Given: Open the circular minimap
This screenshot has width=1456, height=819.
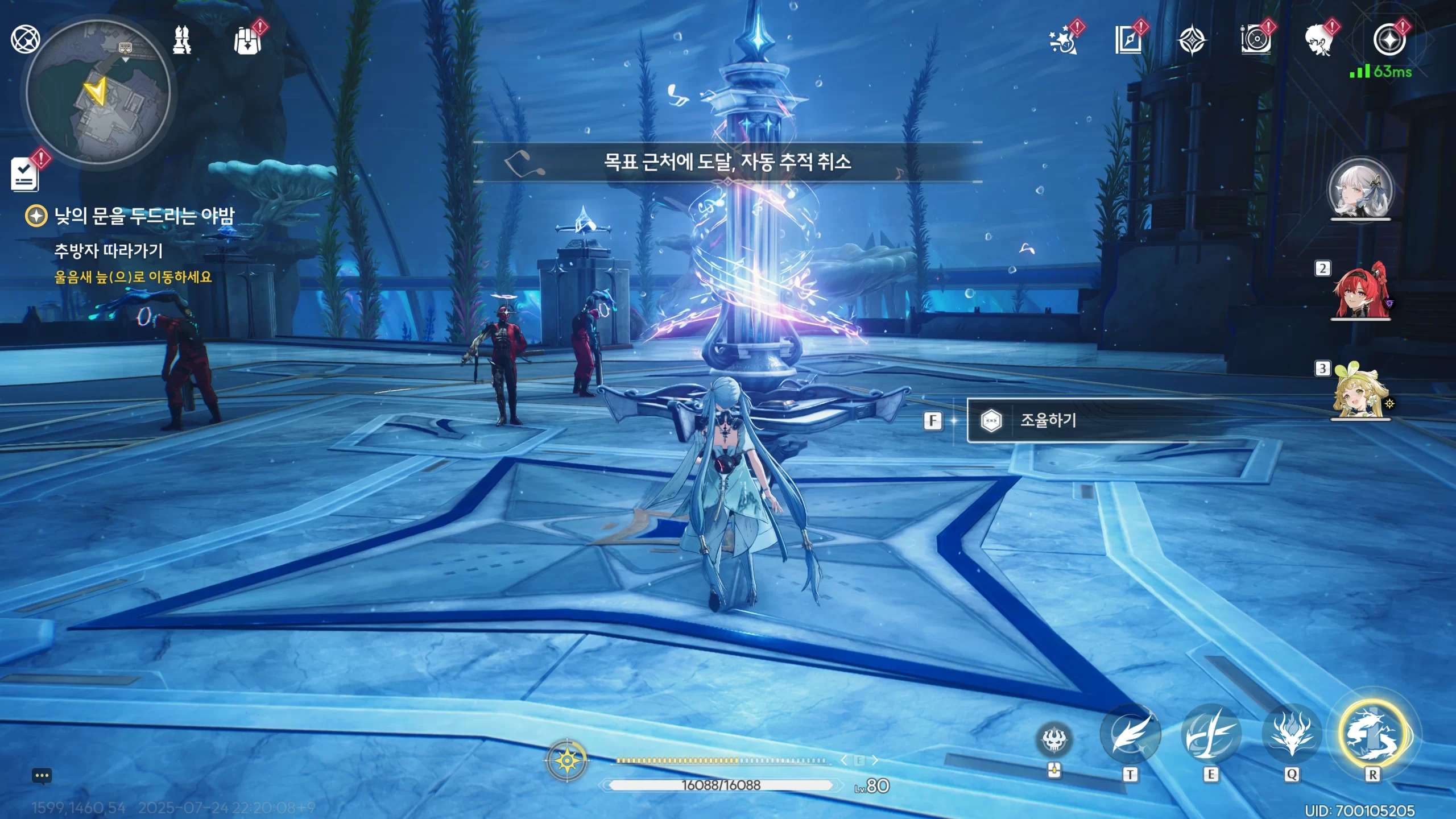Looking at the screenshot, I should point(98,92).
